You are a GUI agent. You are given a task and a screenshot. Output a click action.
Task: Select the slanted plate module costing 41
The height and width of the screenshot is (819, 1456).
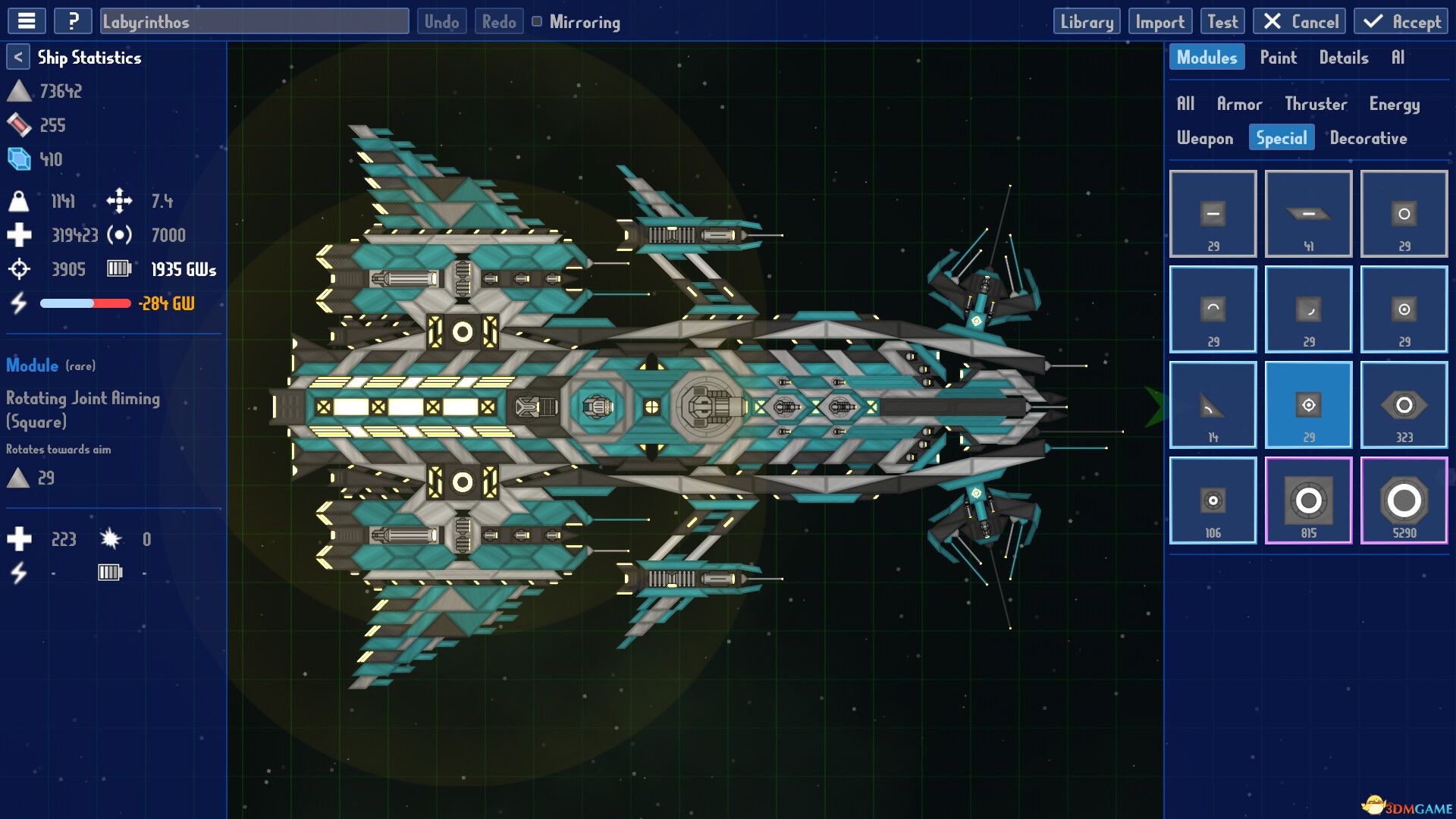1308,213
